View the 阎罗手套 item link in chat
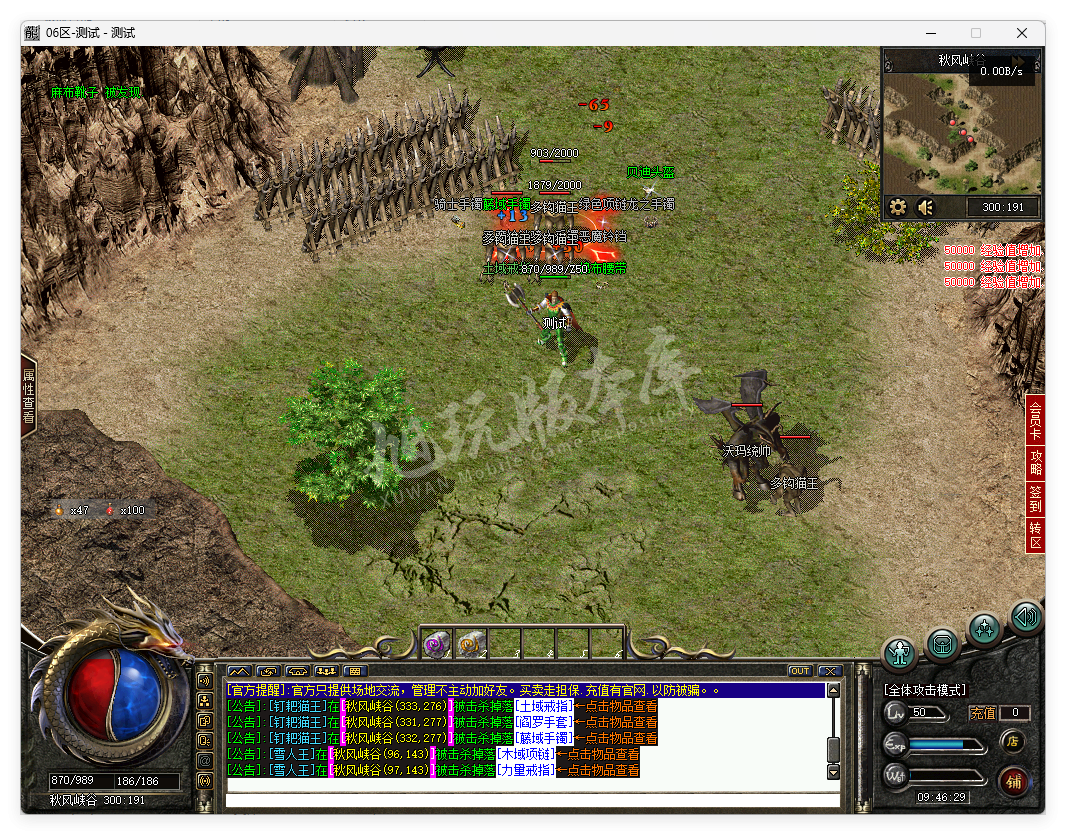 click(544, 722)
